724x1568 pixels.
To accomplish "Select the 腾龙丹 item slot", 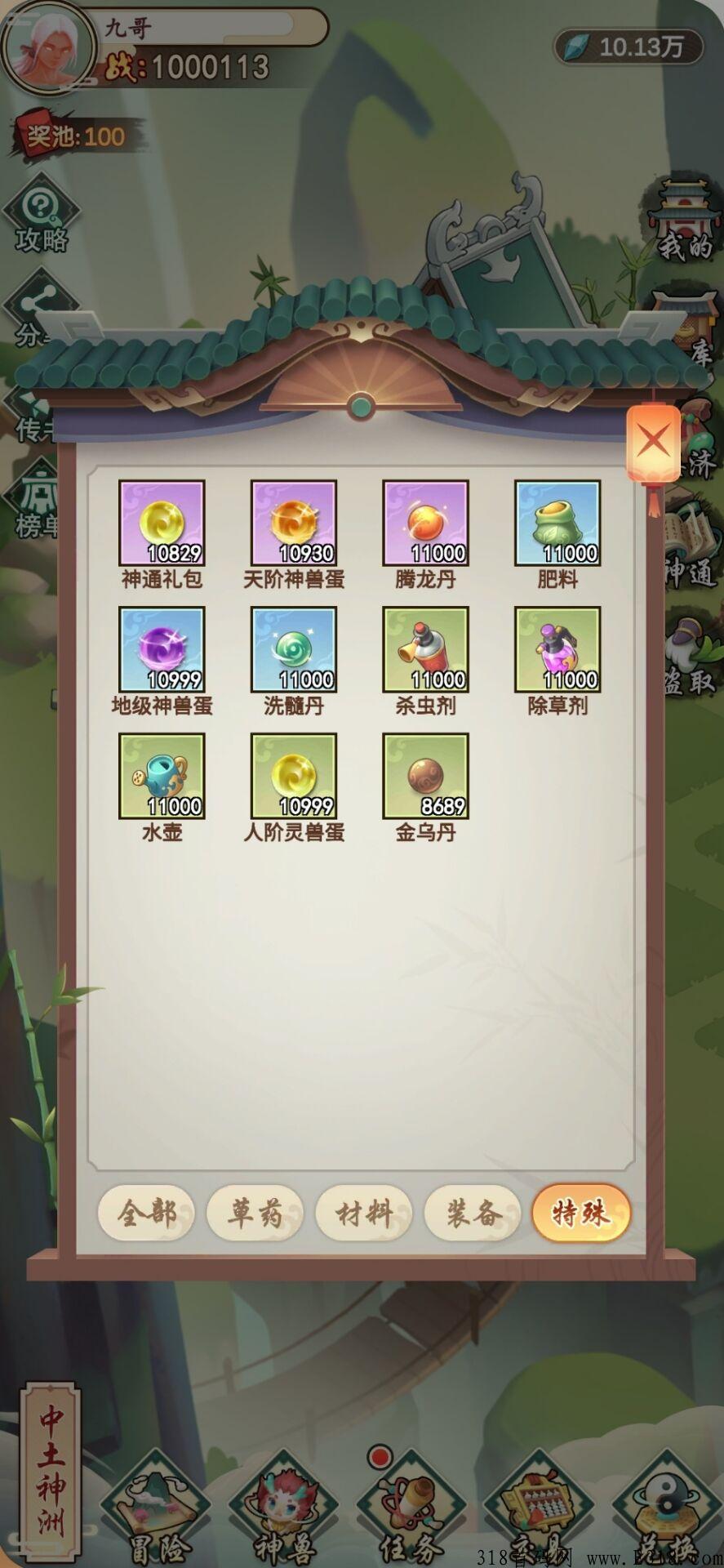I will pos(425,523).
